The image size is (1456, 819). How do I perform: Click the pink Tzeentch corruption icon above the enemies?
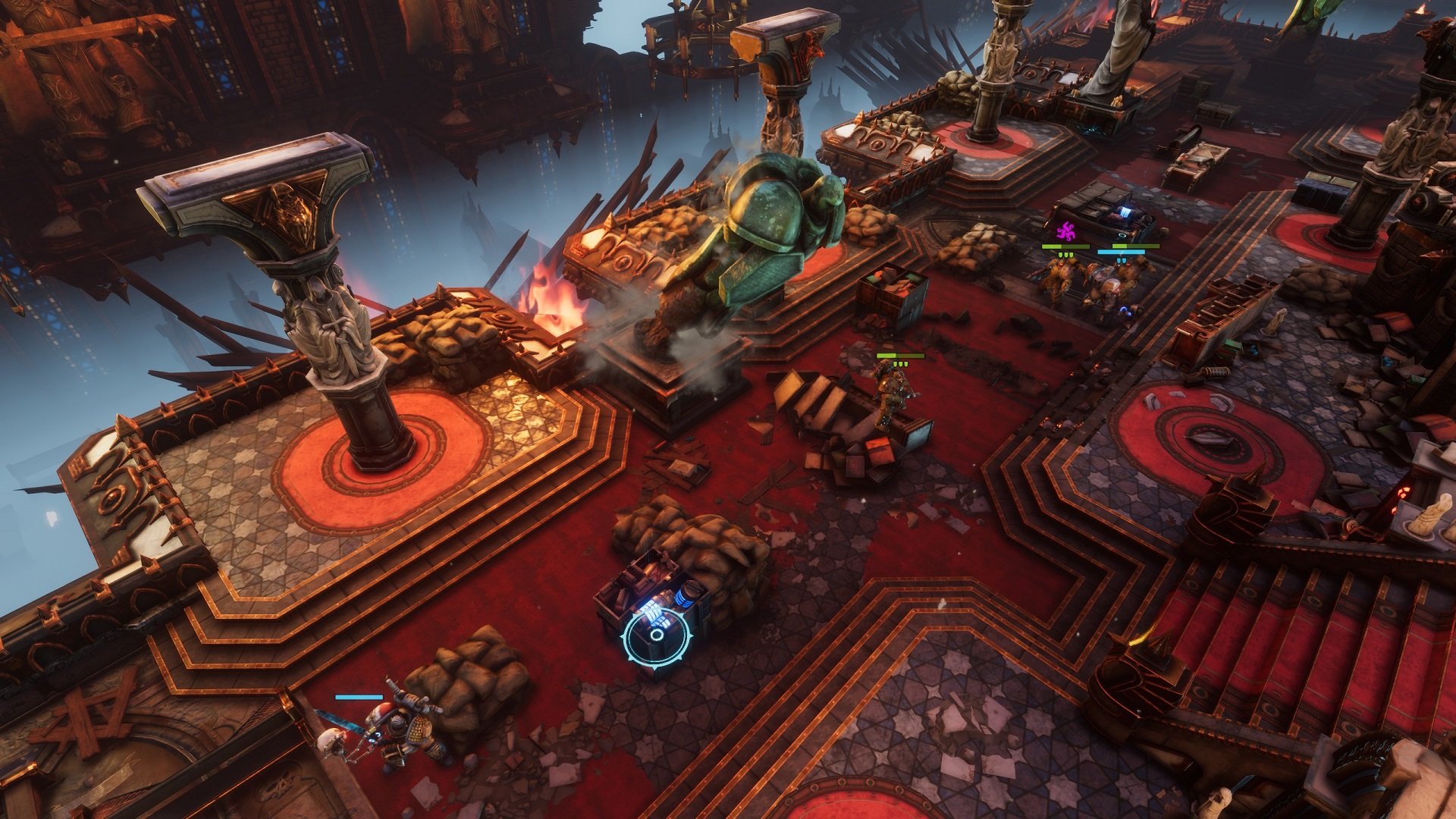pos(1066,231)
